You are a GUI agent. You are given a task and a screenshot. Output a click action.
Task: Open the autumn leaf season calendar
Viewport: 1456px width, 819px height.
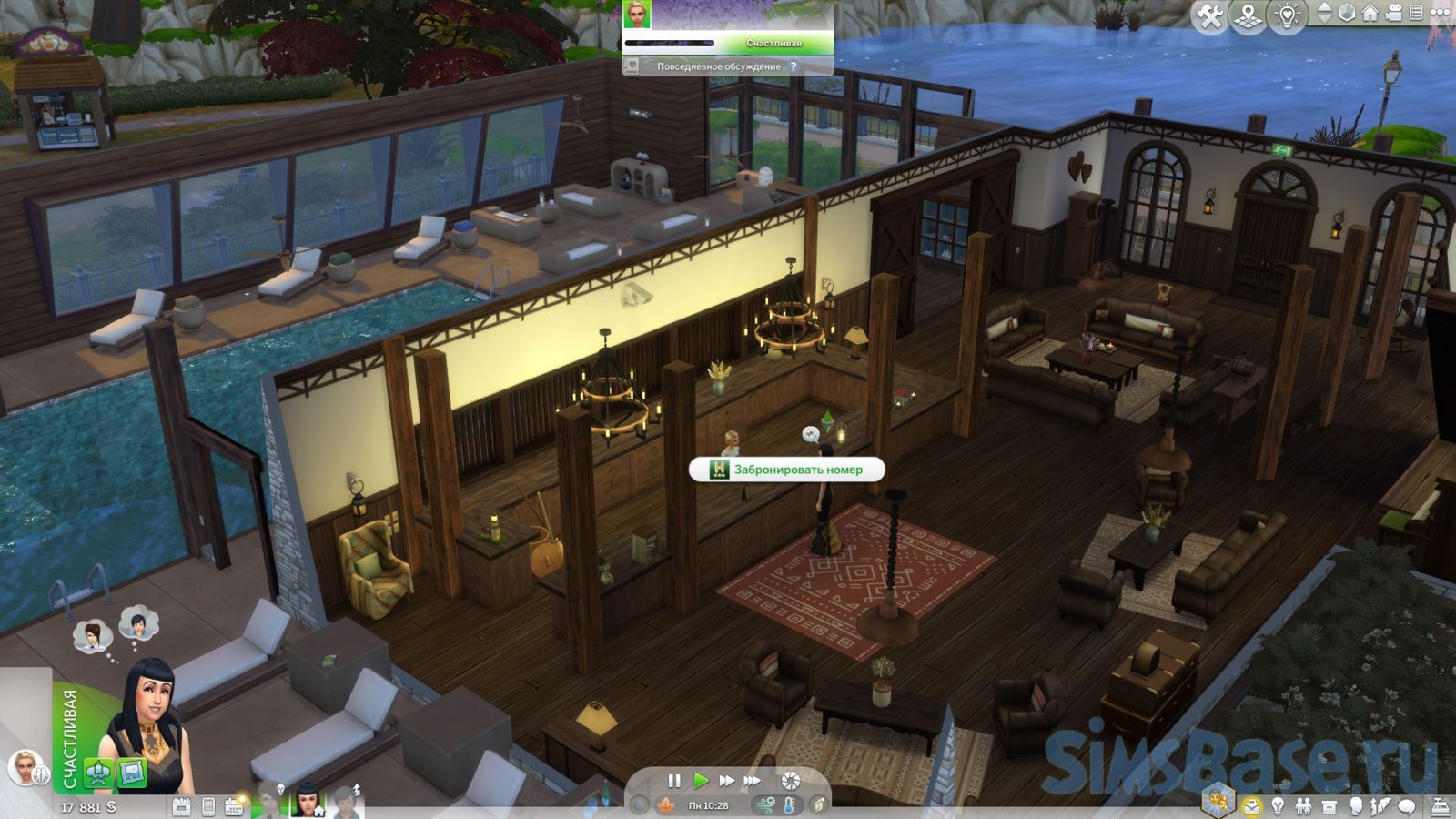point(666,805)
